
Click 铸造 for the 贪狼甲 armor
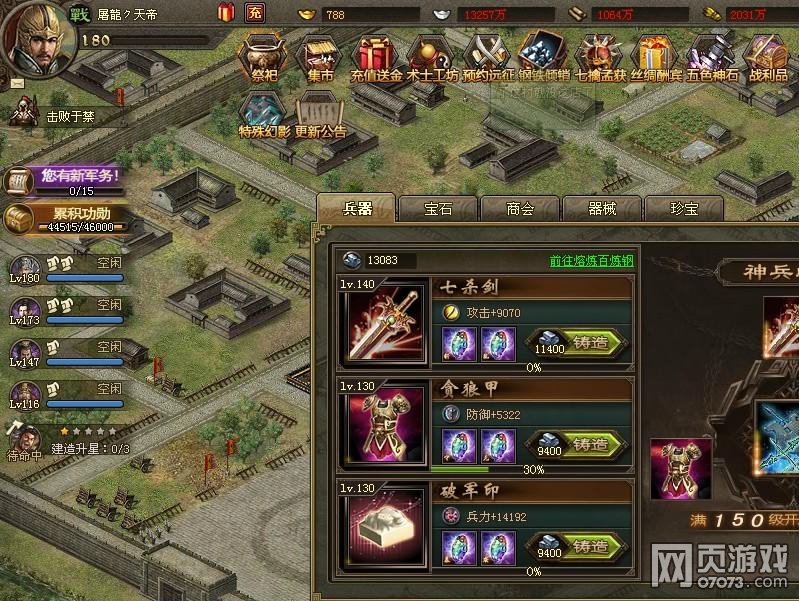(590, 445)
